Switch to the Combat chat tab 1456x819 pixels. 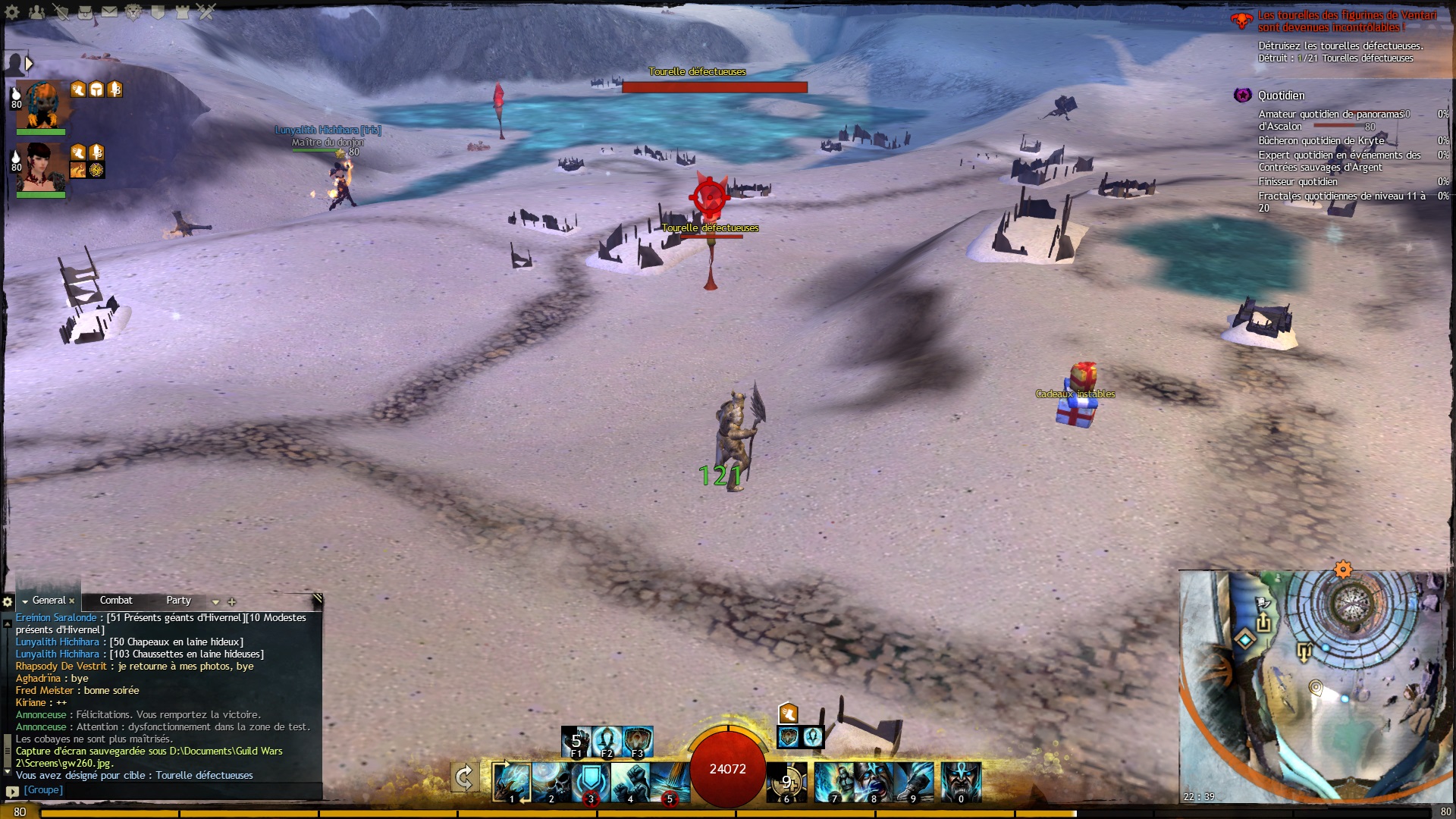[116, 601]
